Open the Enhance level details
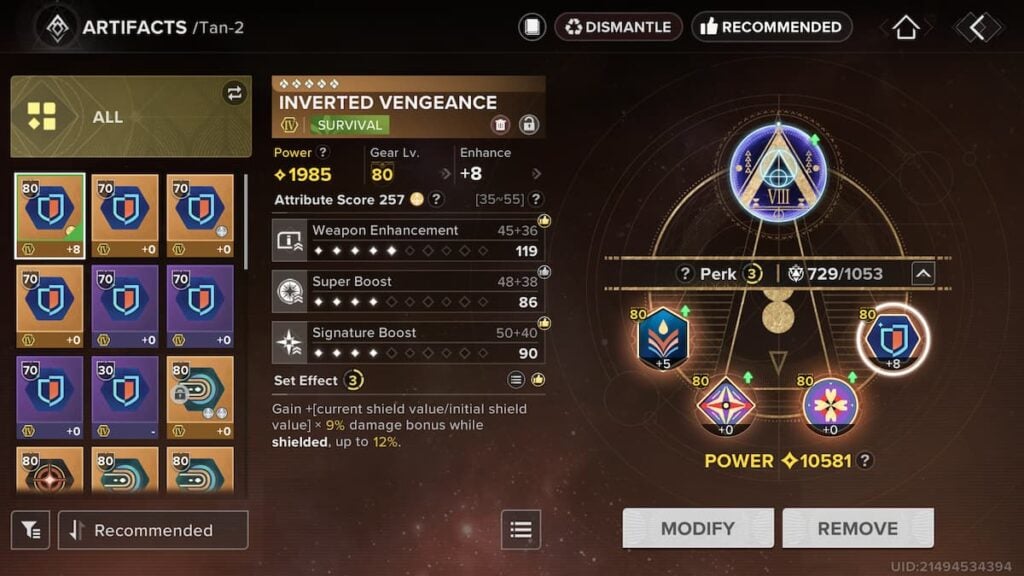The width and height of the screenshot is (1024, 576). click(537, 174)
